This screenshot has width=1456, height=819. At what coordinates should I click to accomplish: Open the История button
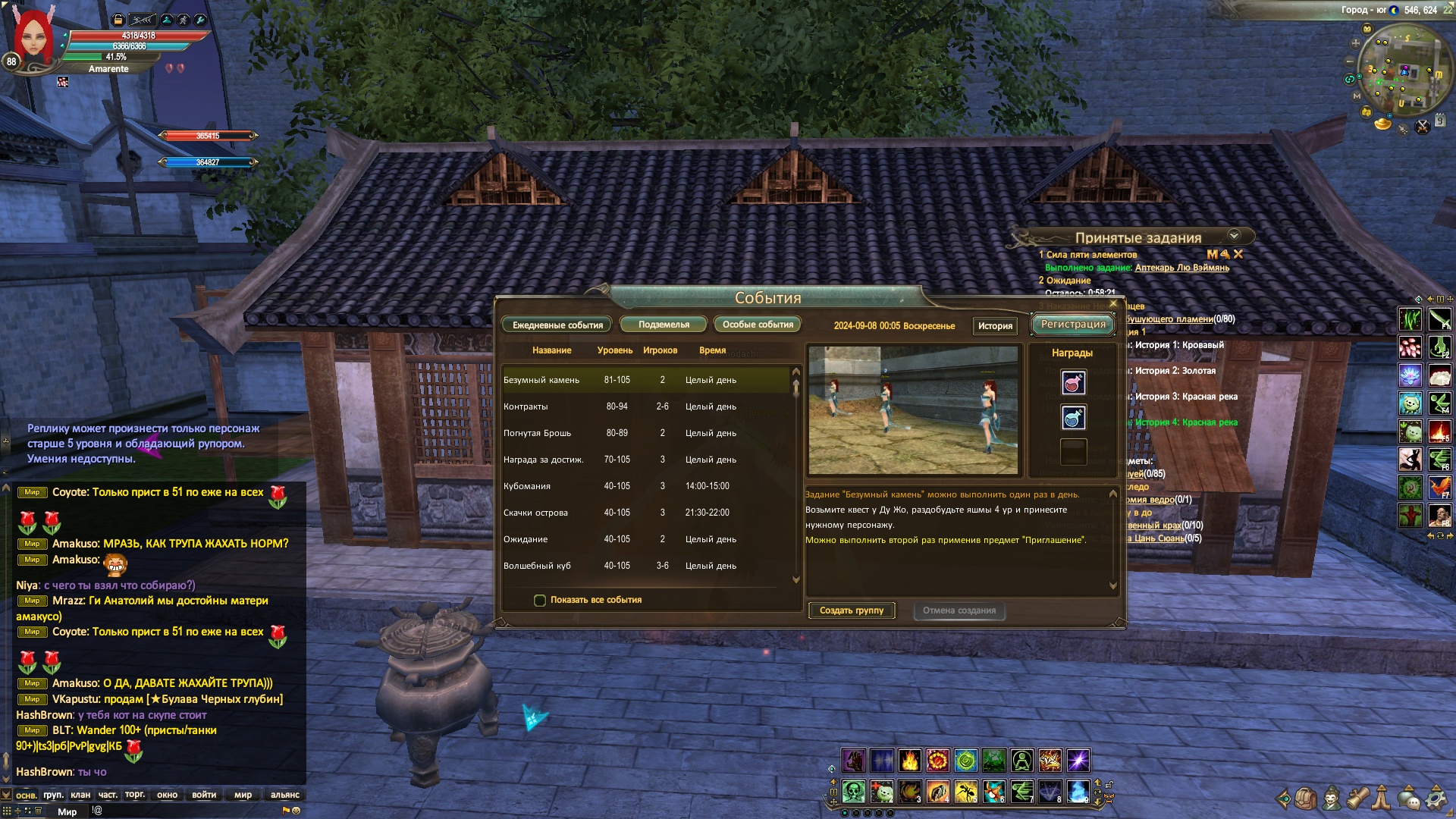coord(995,326)
